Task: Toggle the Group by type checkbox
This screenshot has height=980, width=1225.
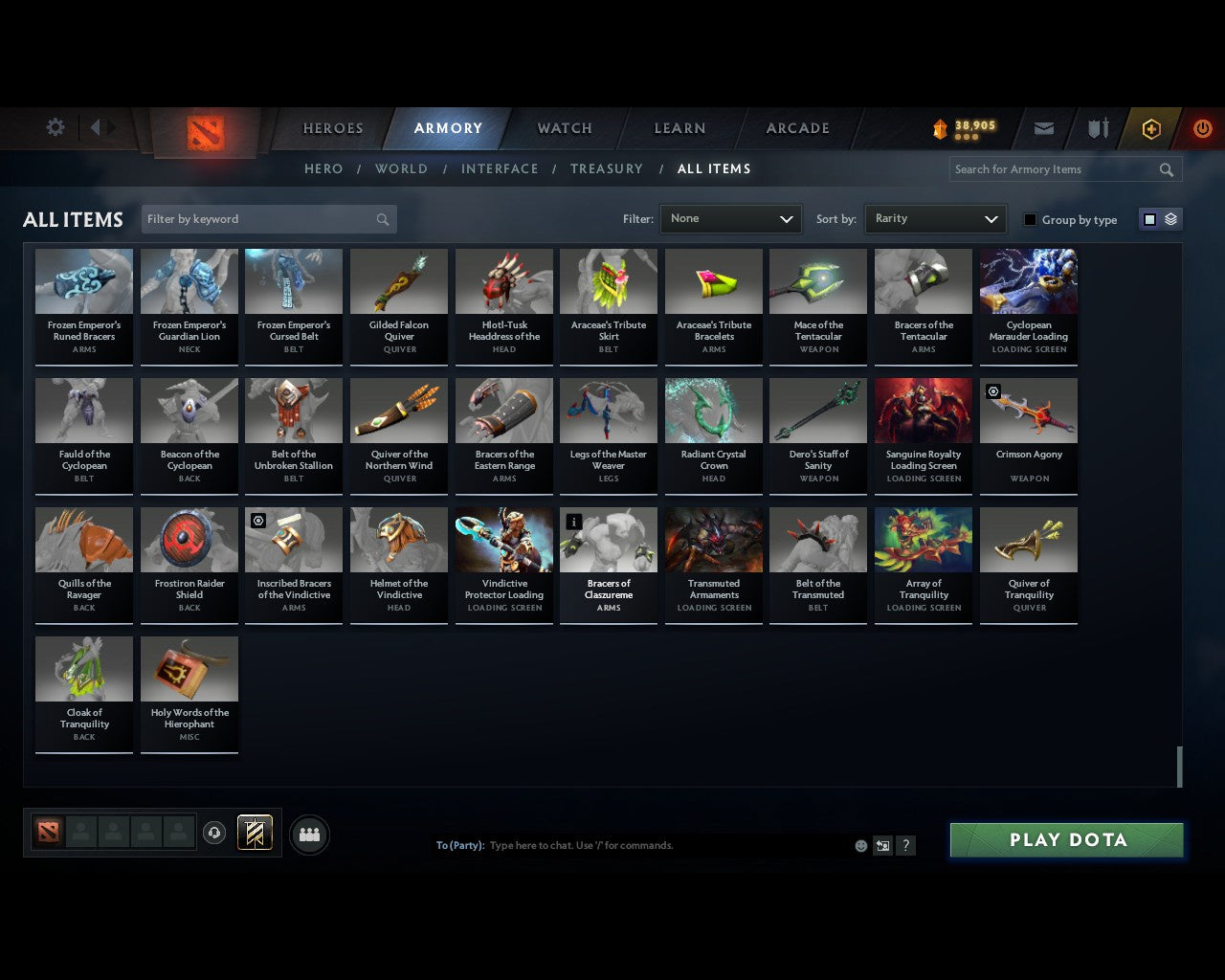Action: [1030, 219]
